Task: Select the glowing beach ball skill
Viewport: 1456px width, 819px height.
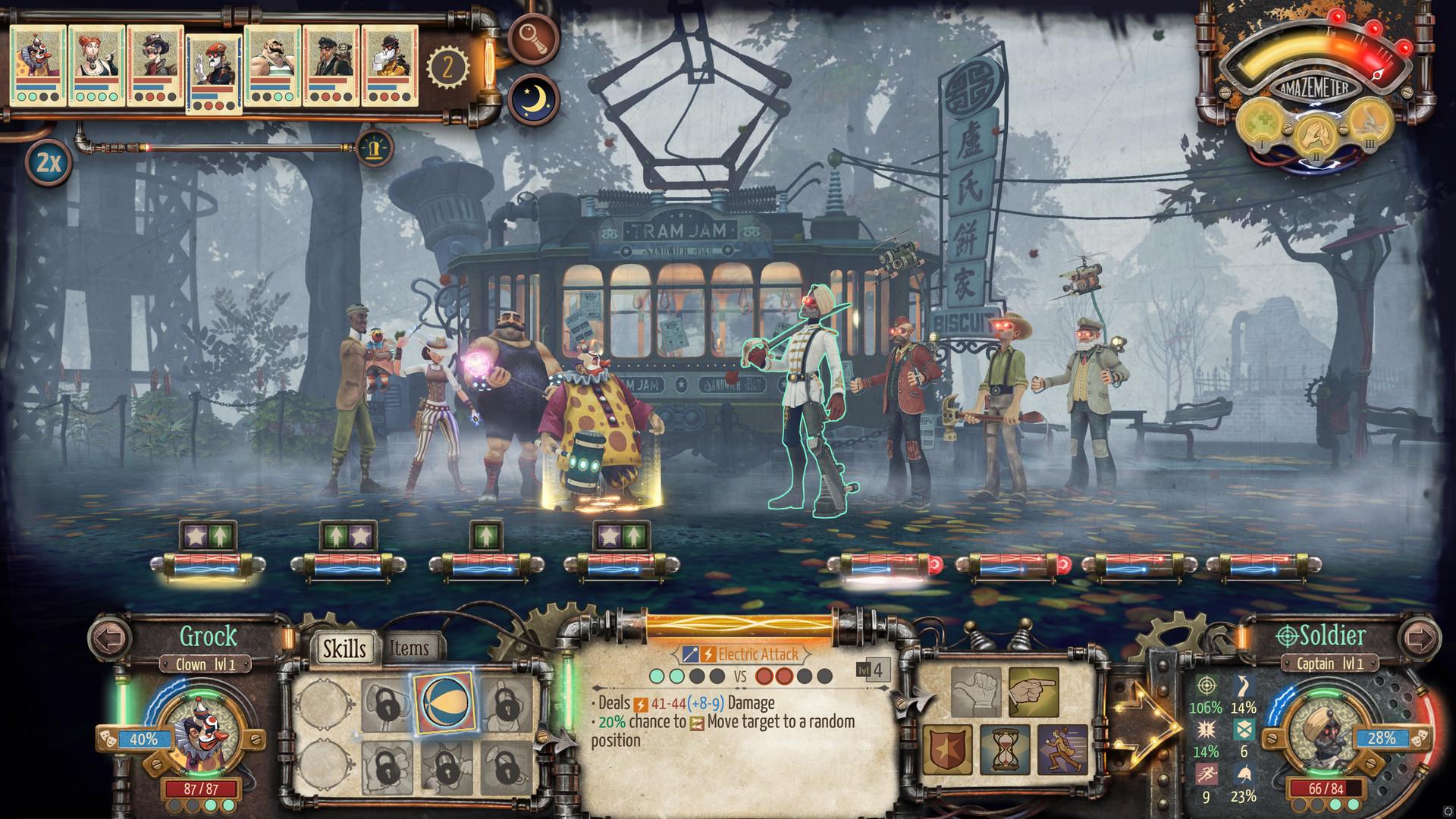Action: click(x=444, y=703)
